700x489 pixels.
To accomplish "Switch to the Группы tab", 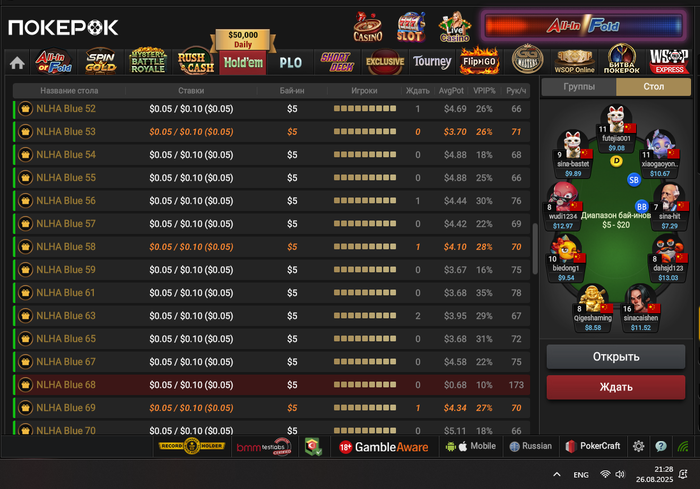I will pos(579,87).
